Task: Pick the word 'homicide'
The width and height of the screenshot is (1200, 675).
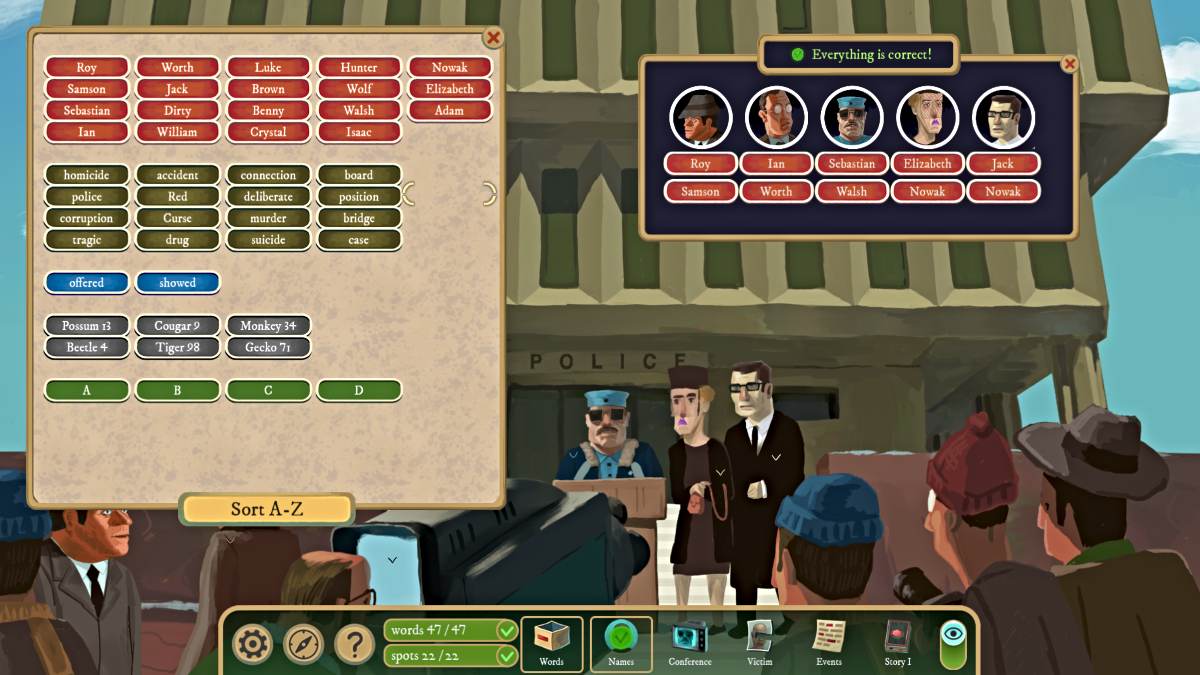Action: pyautogui.click(x=87, y=175)
